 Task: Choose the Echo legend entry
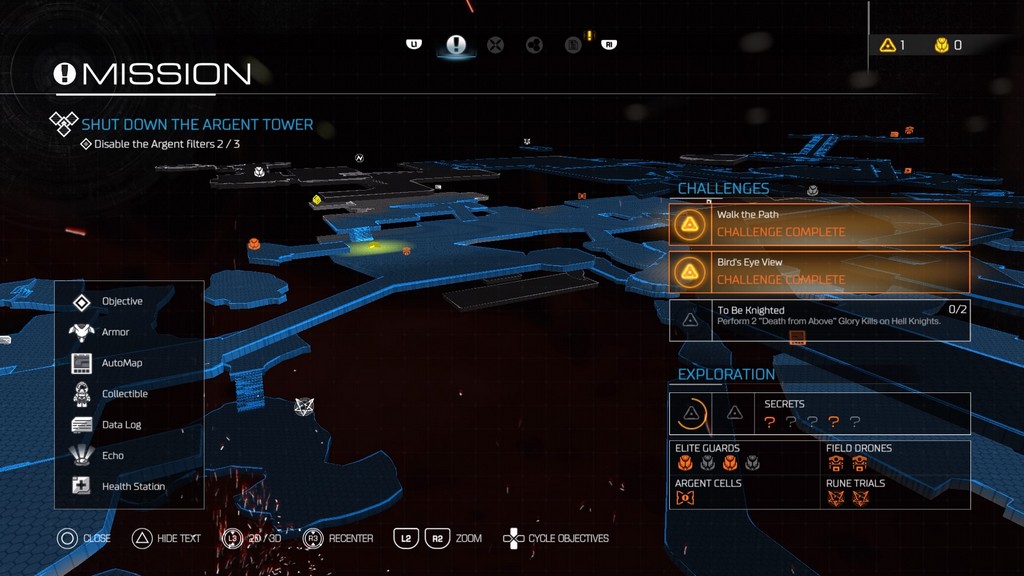pos(113,456)
